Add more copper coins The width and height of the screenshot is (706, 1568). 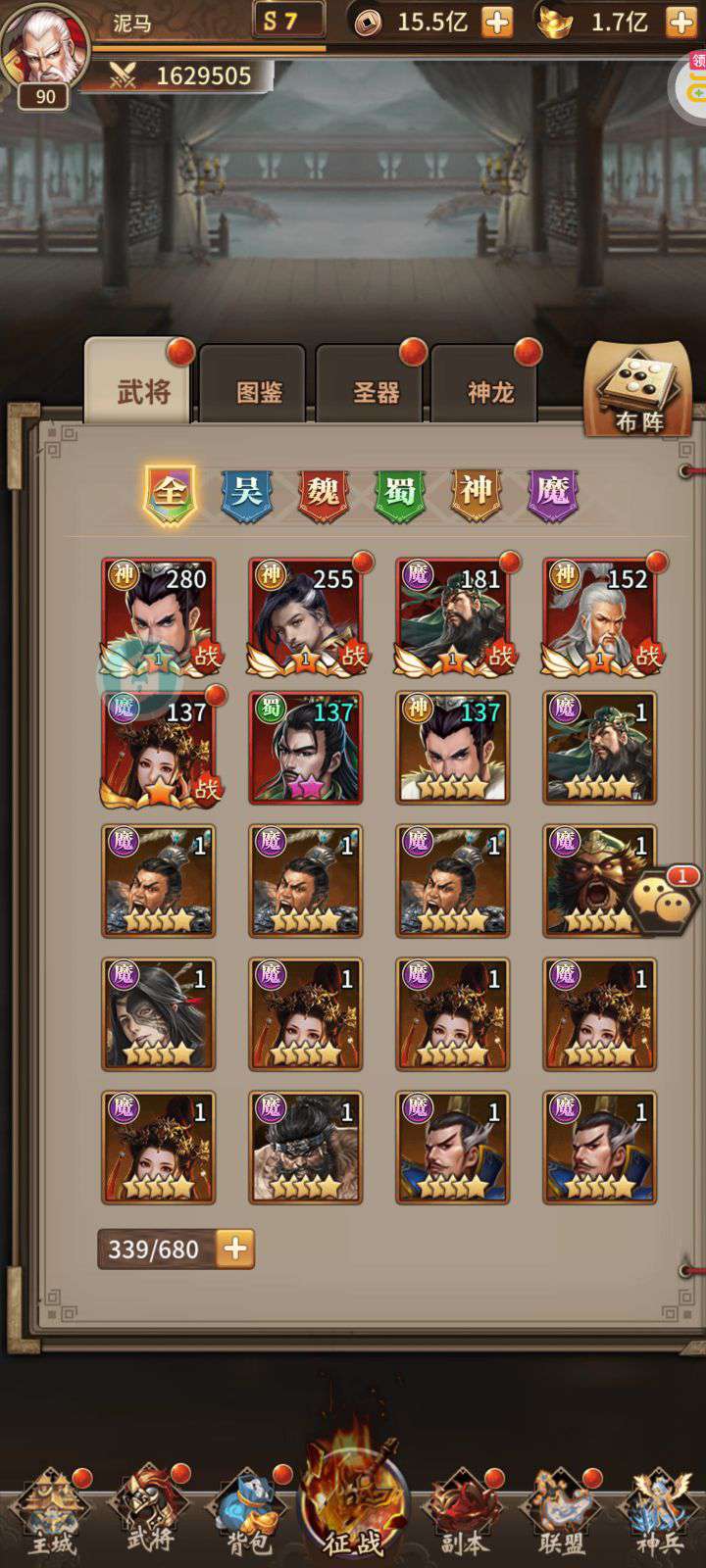tap(497, 22)
